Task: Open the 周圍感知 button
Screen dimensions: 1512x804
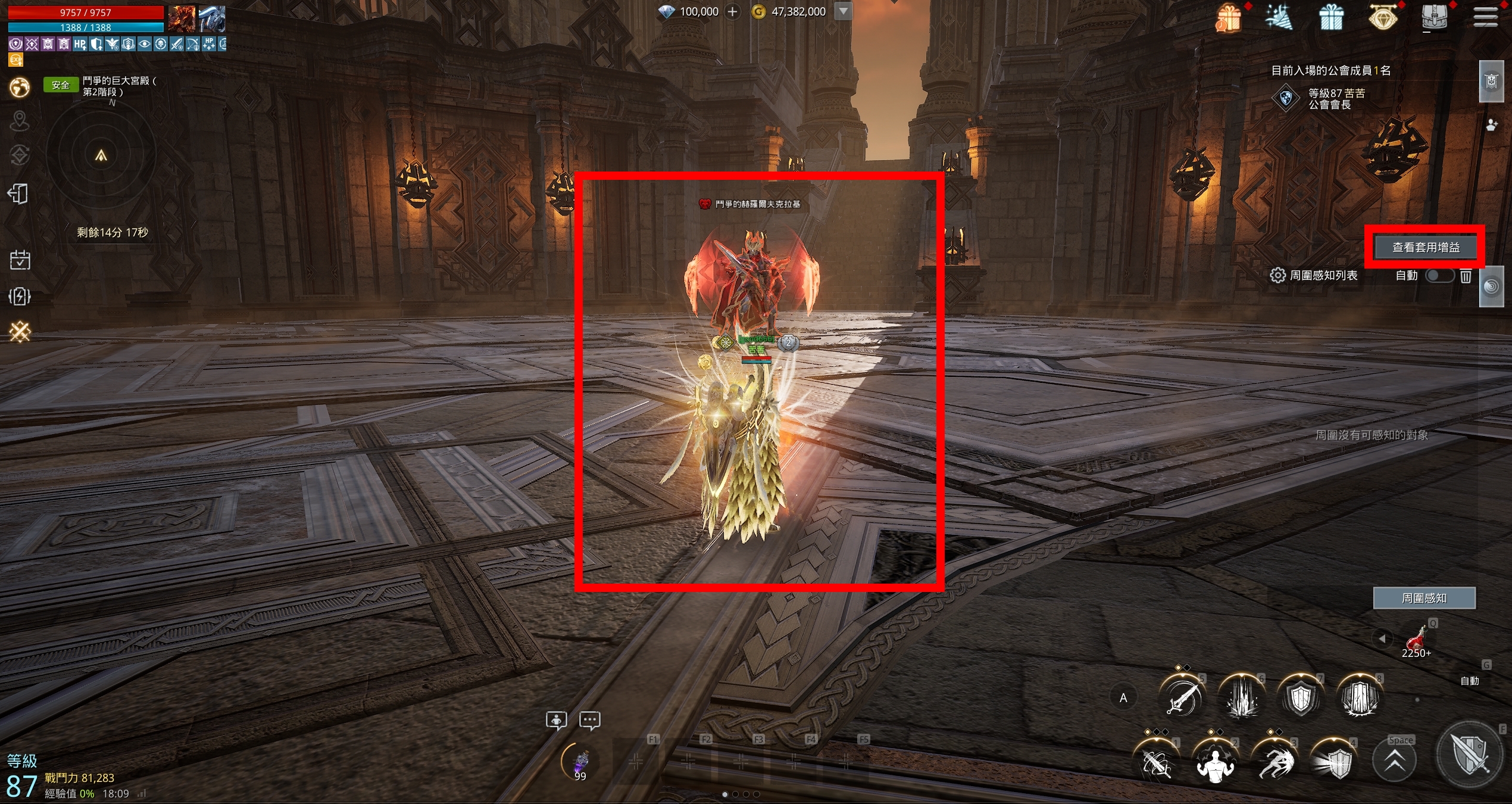Action: [x=1423, y=598]
